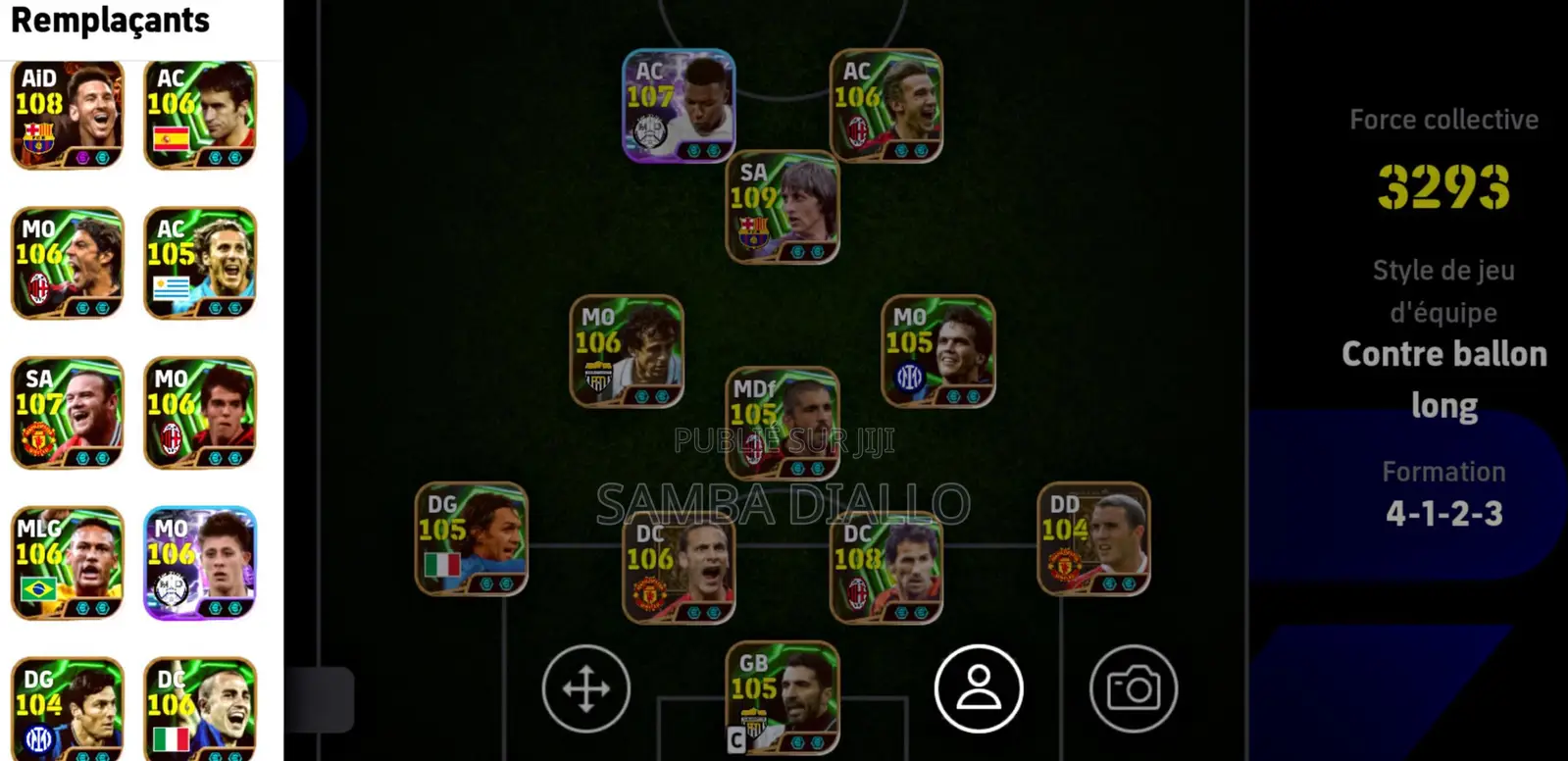The image size is (1568, 761).
Task: Click the Uruguay flag on Forlán's AC 105 card
Action: (169, 285)
